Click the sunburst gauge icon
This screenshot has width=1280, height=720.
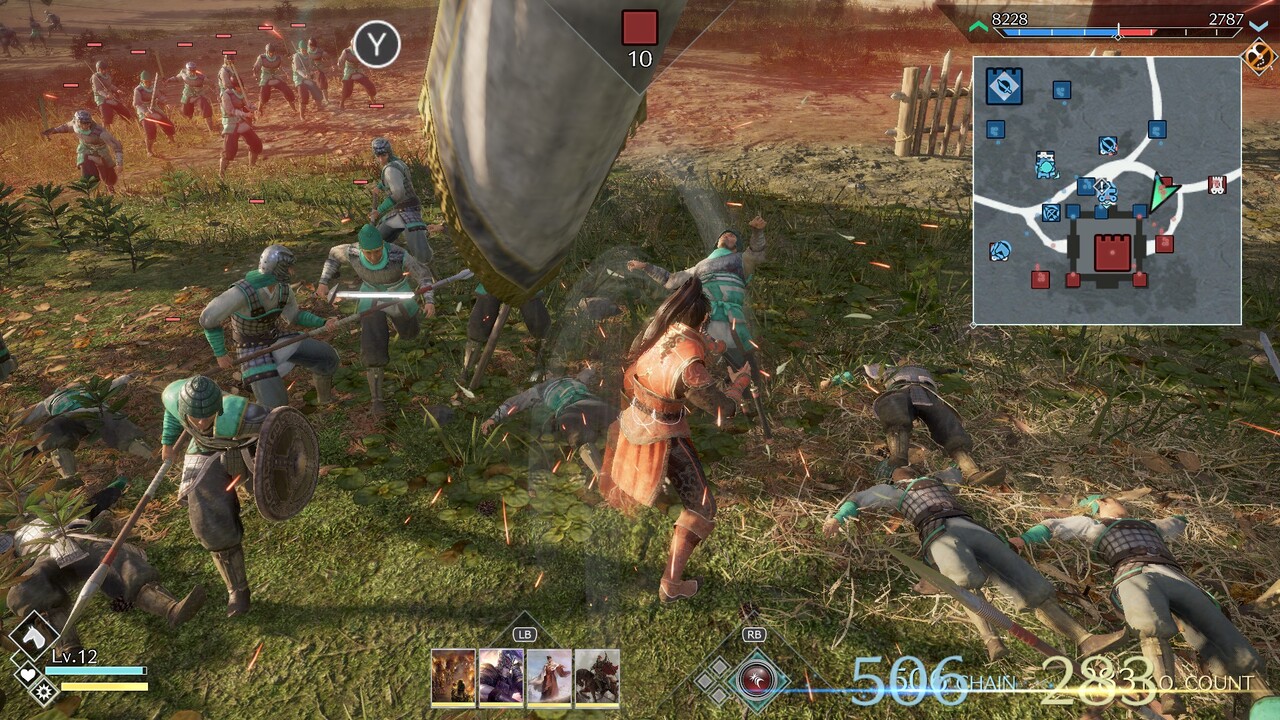pos(44,690)
